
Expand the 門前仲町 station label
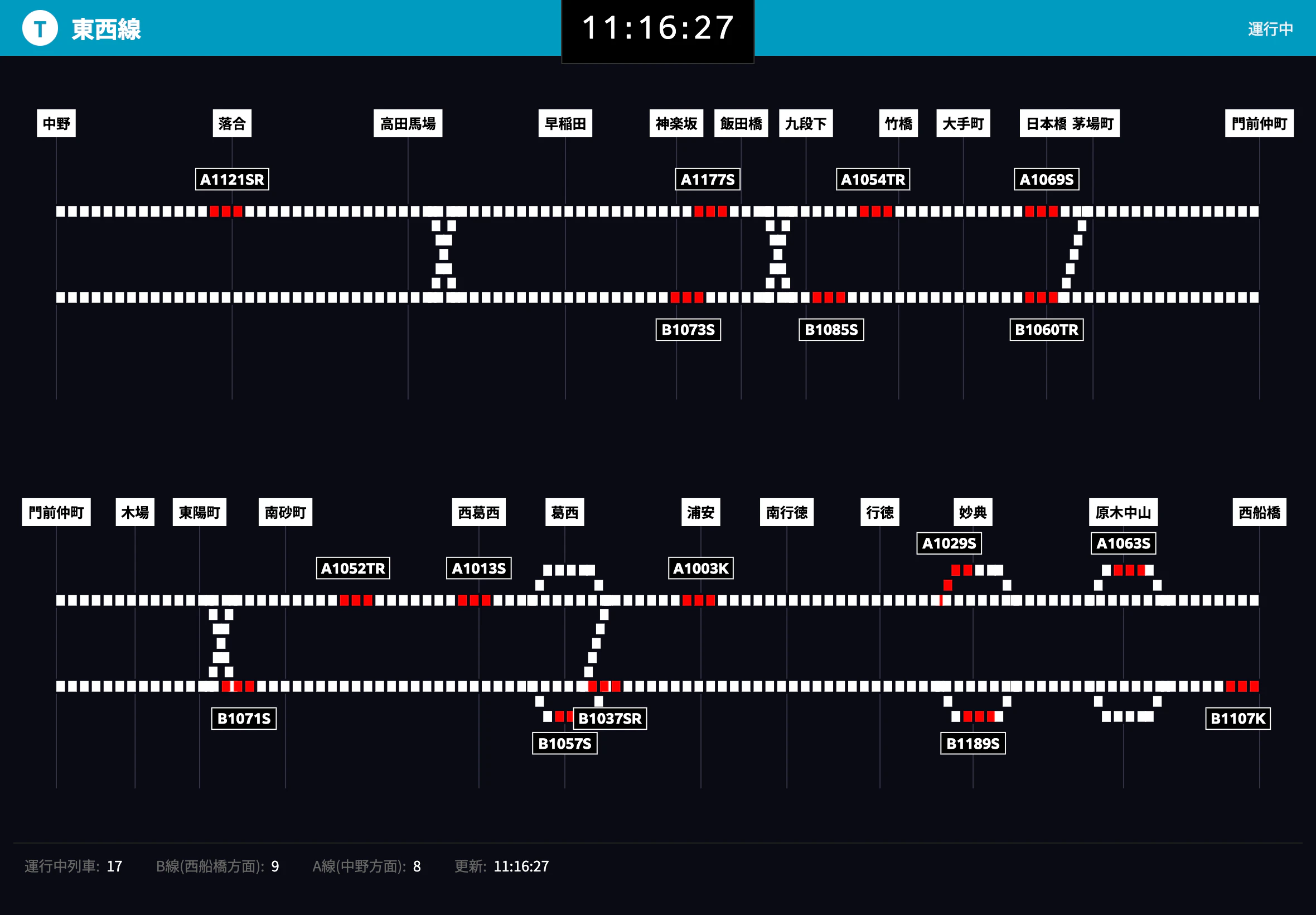[x=57, y=512]
